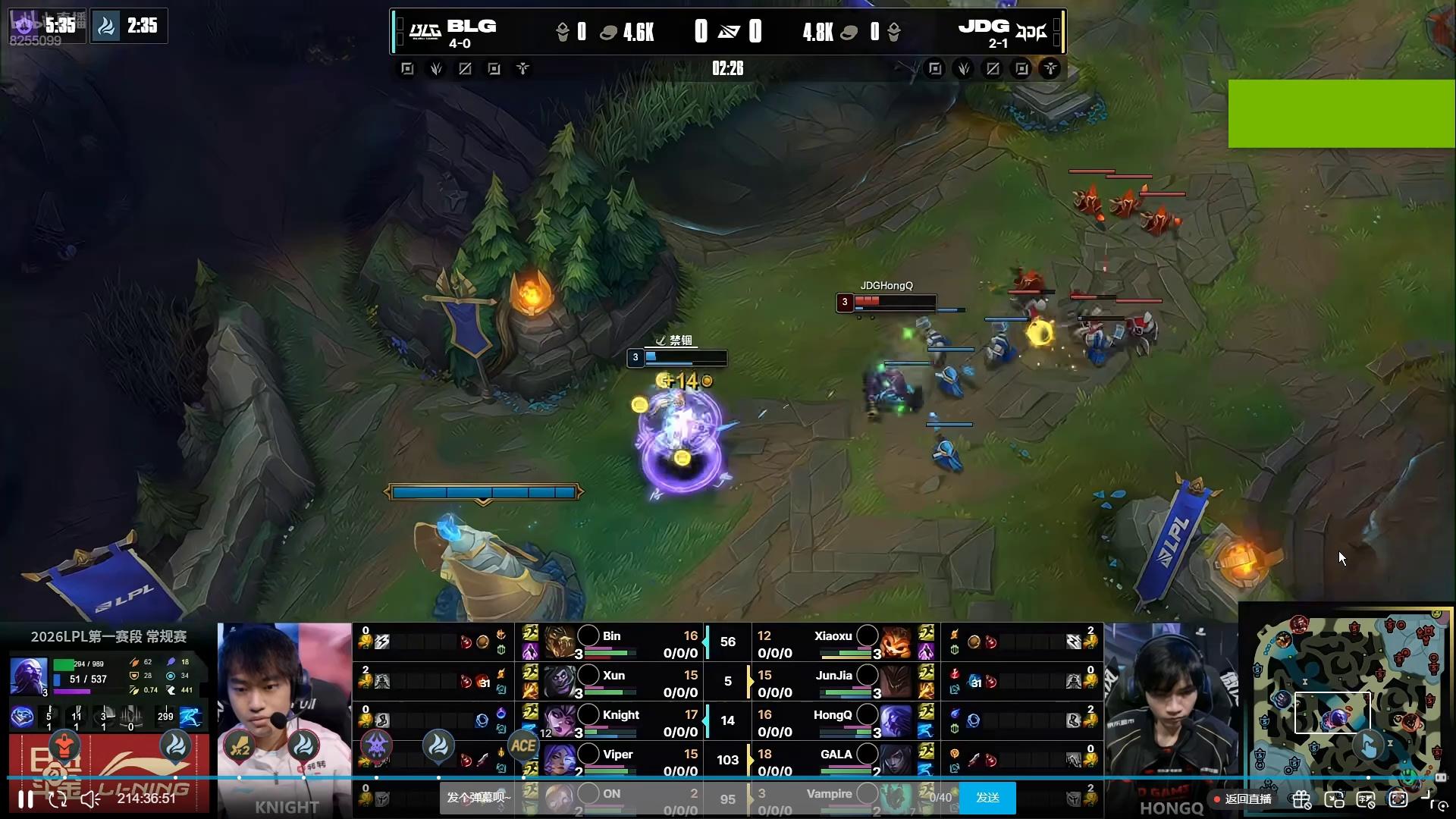Click HongQ's champion portrait on the scoreboard
1456x819 pixels.
click(896, 721)
